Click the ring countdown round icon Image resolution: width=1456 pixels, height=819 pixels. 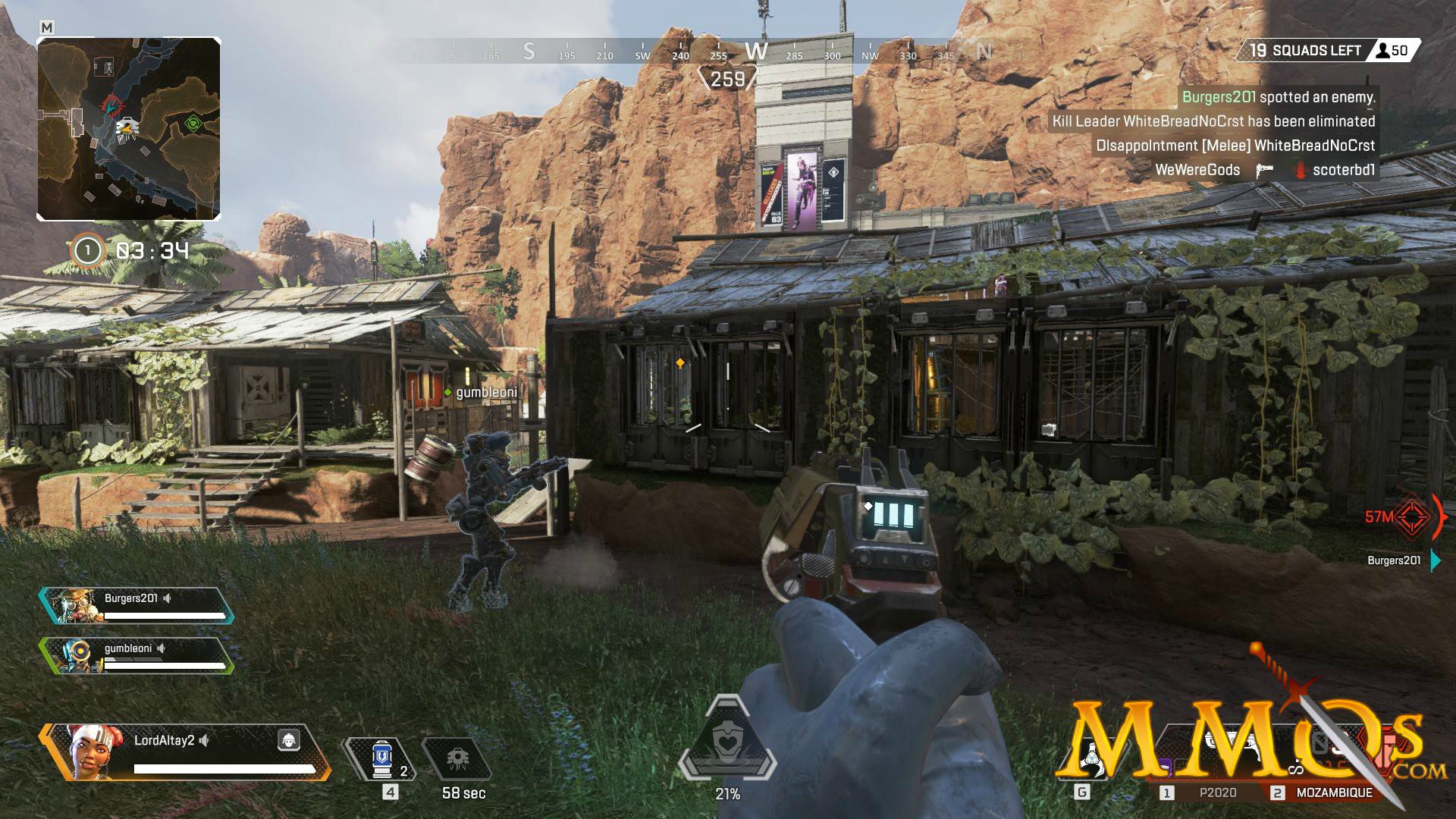pyautogui.click(x=88, y=250)
